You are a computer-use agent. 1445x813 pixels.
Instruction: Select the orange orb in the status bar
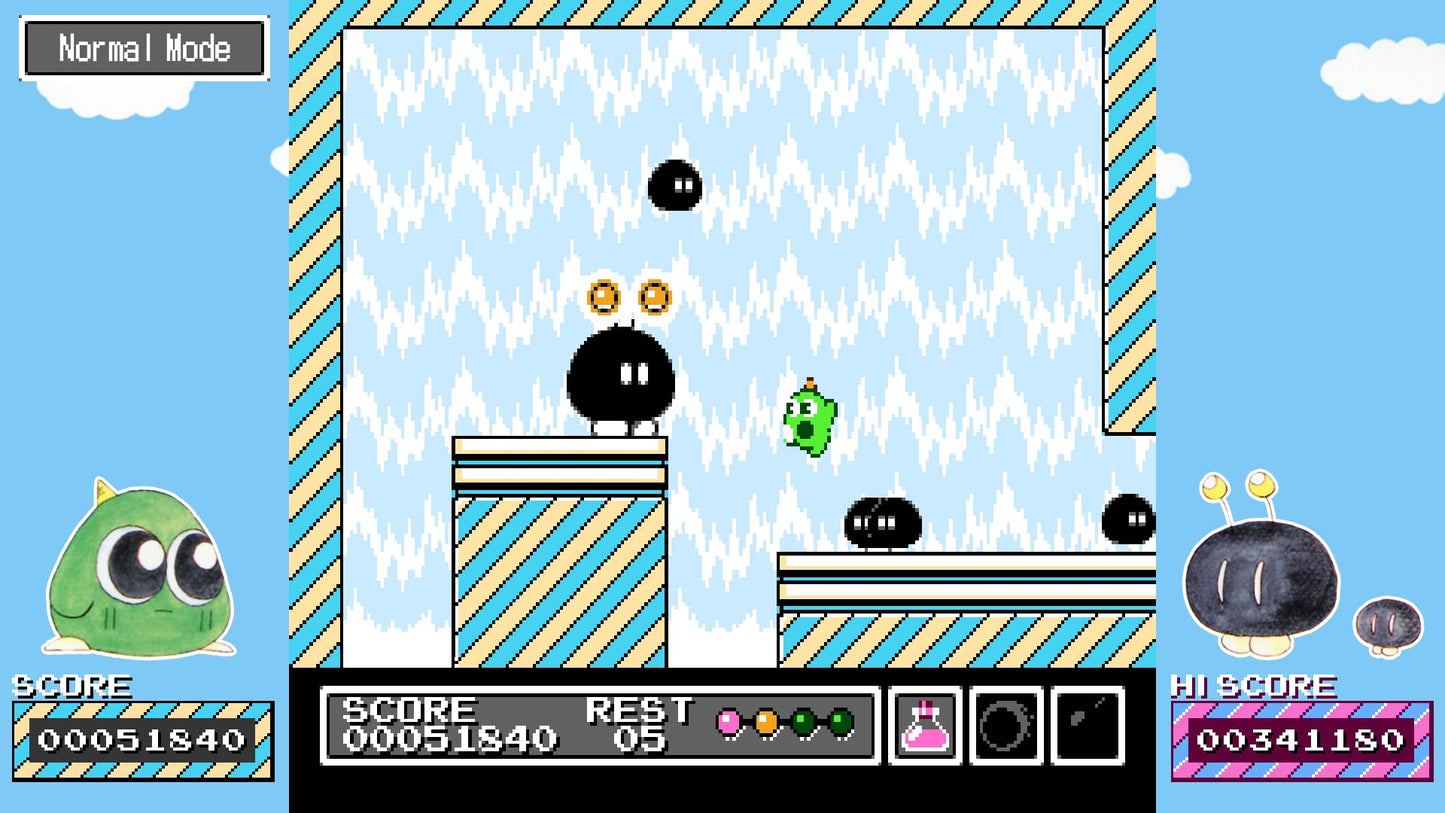(x=768, y=722)
